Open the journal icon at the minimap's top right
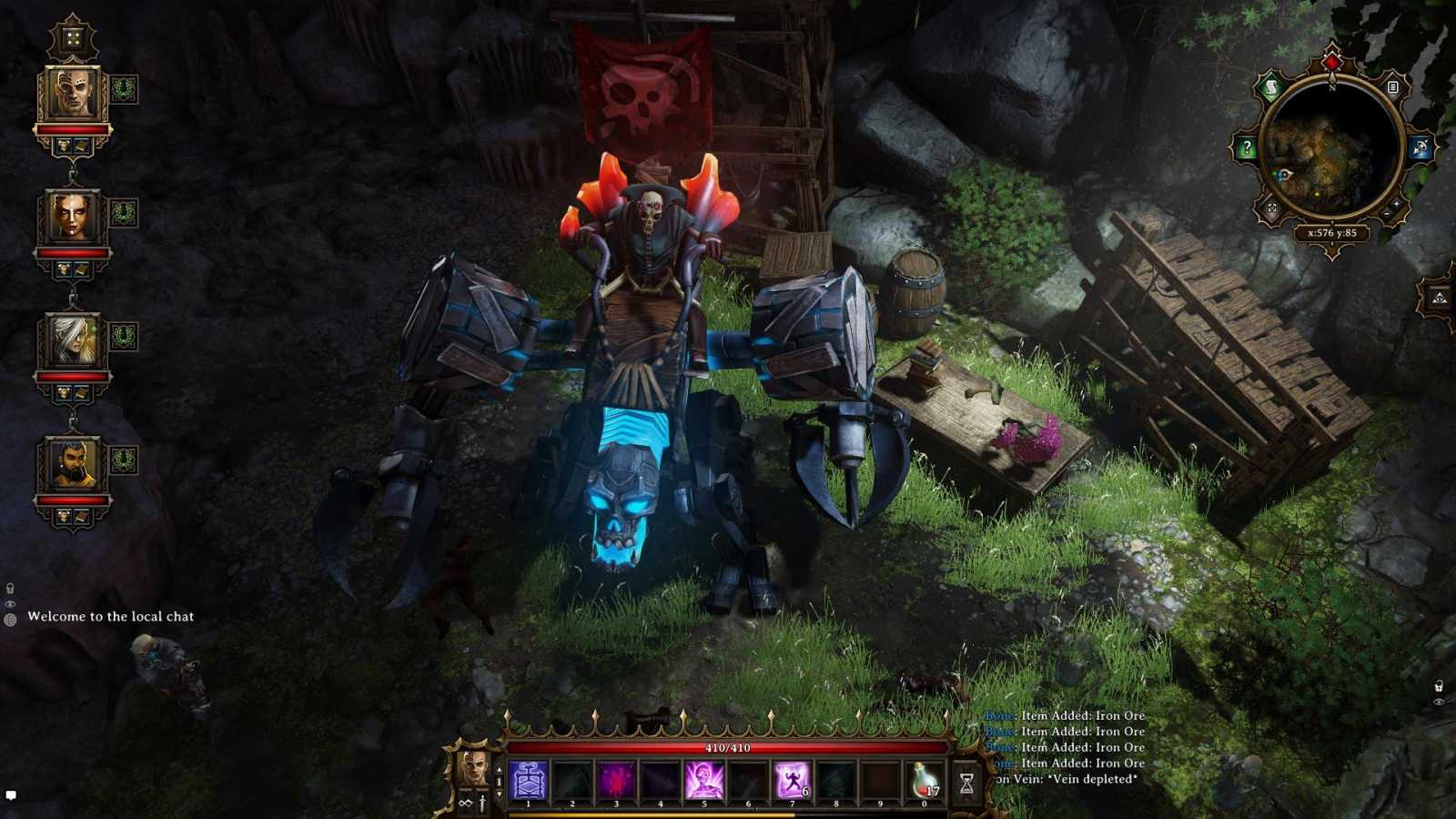The image size is (1456, 819). point(1392,87)
